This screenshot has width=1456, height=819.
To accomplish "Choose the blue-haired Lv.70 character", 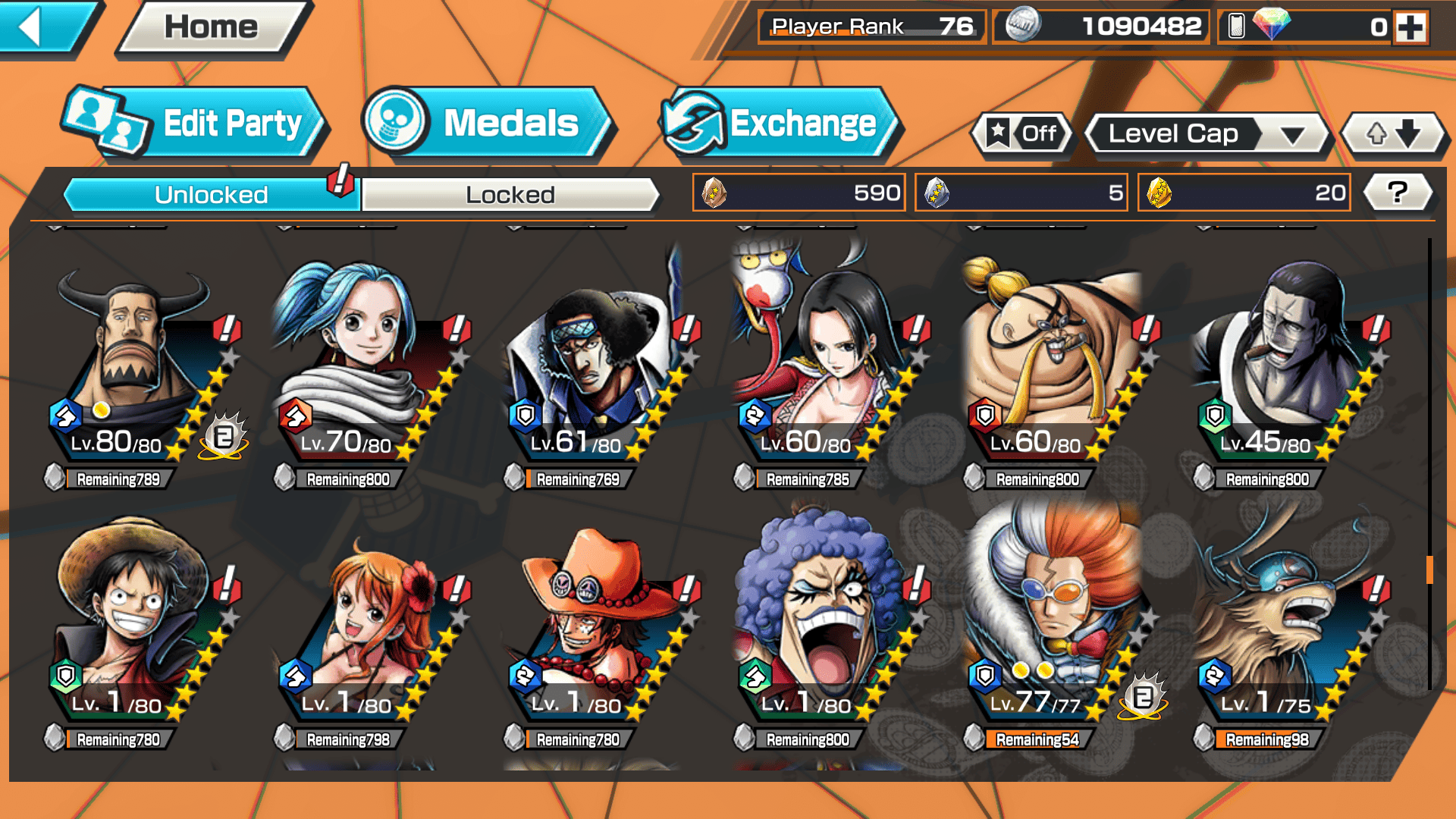I will pos(356,364).
